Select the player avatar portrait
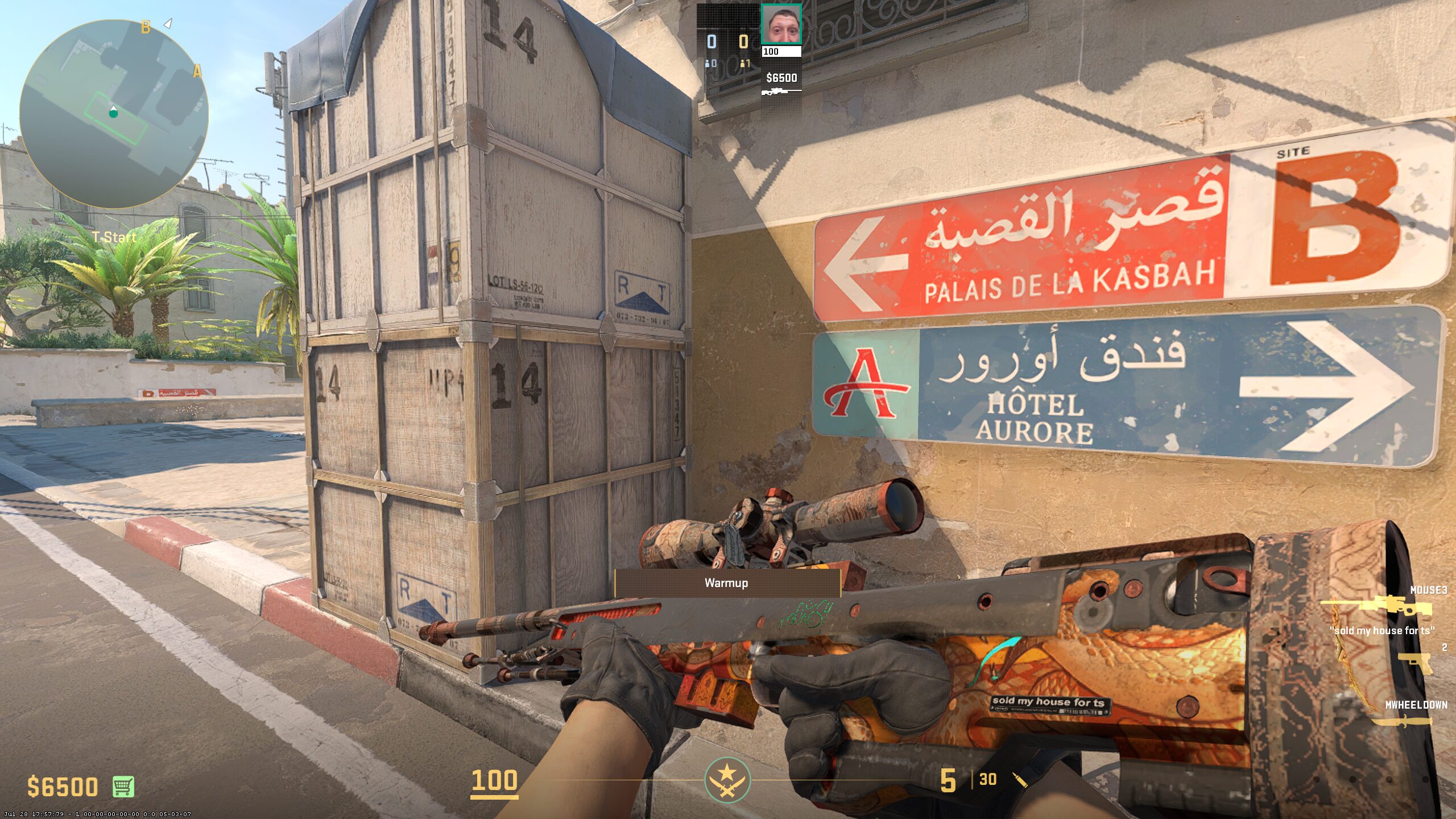This screenshot has width=1456, height=819. (781, 24)
